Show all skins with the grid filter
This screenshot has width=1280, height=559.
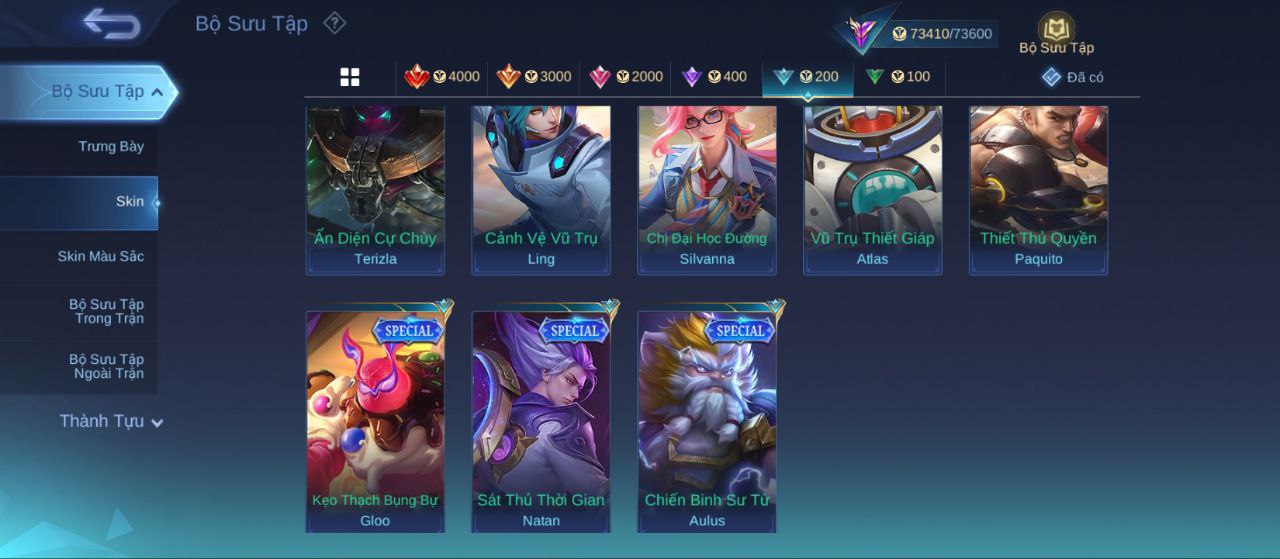[350, 77]
